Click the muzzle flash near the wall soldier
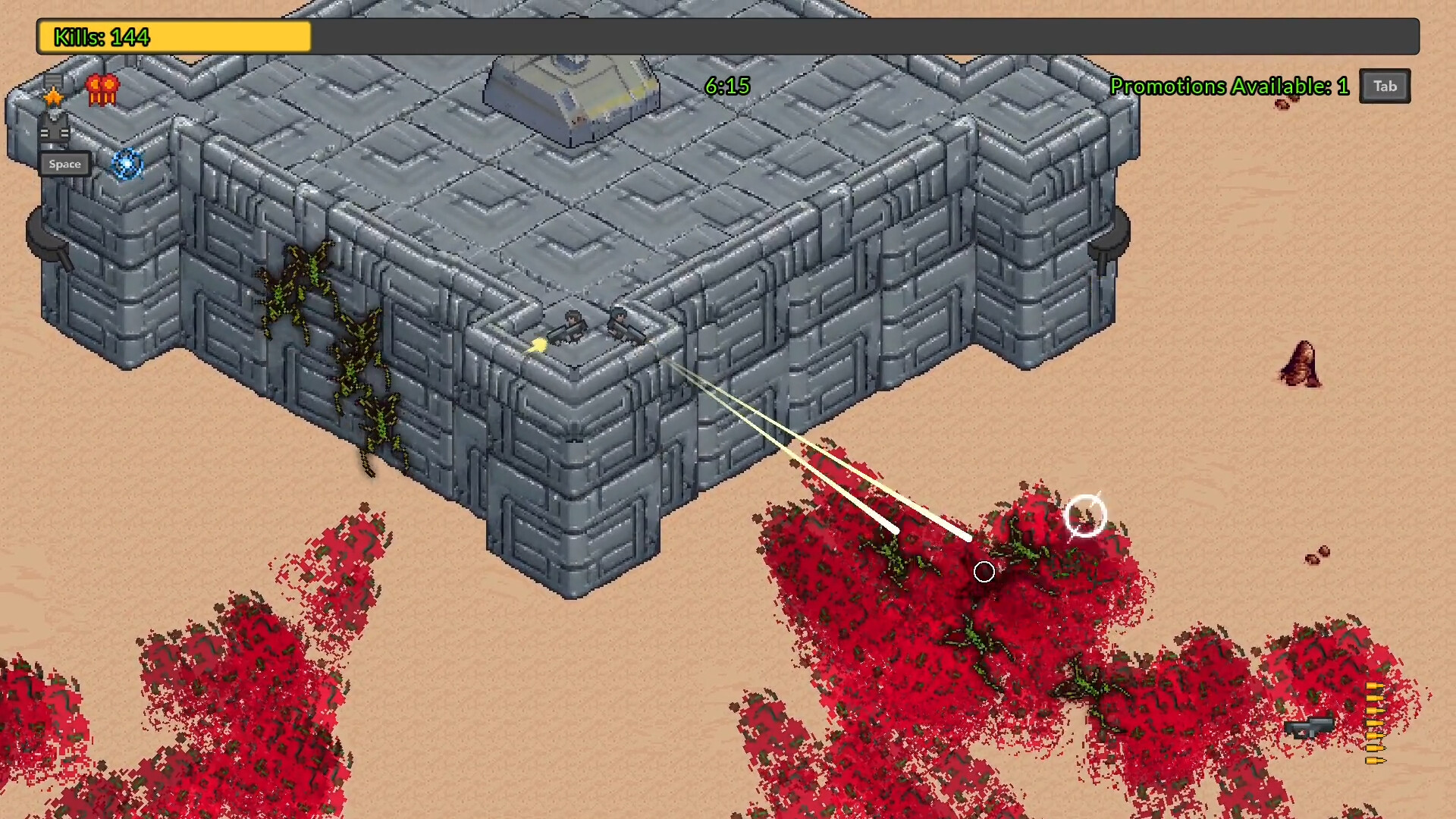This screenshot has height=819, width=1456. pos(538,345)
